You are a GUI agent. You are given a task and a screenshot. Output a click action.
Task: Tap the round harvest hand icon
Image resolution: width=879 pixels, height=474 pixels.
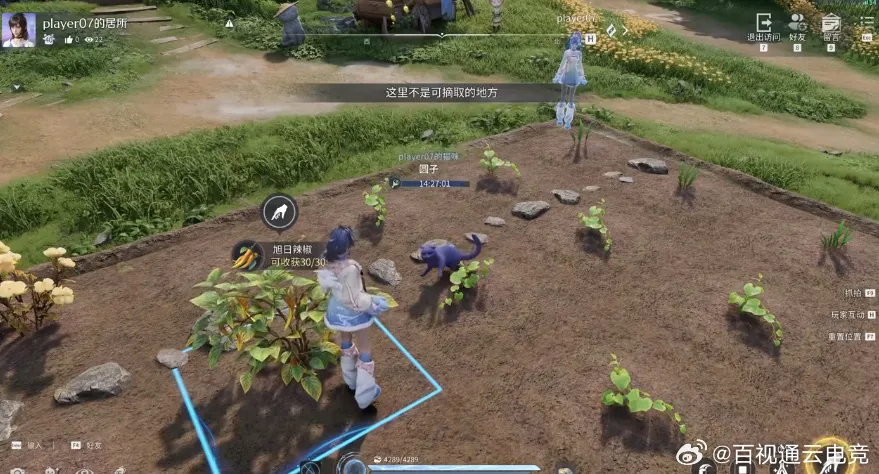279,211
